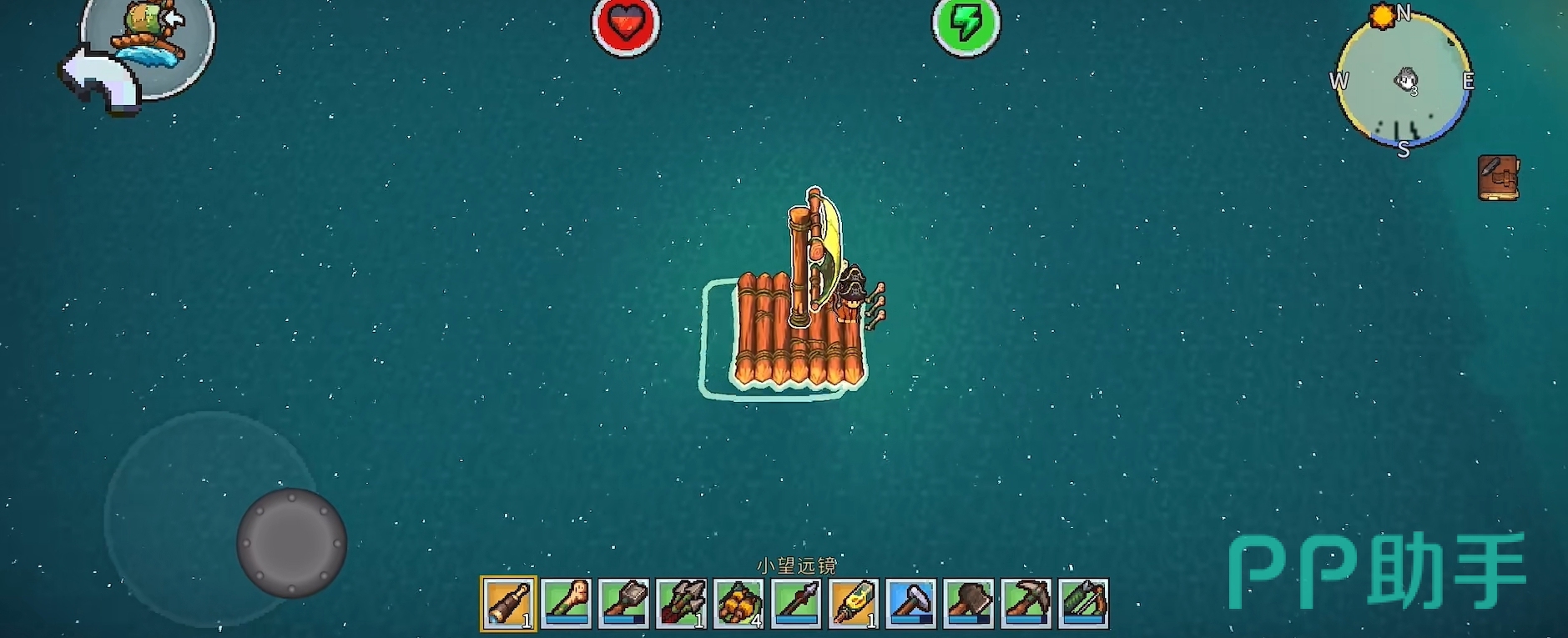Choose the stone shovel in the hotbar

coord(623,603)
